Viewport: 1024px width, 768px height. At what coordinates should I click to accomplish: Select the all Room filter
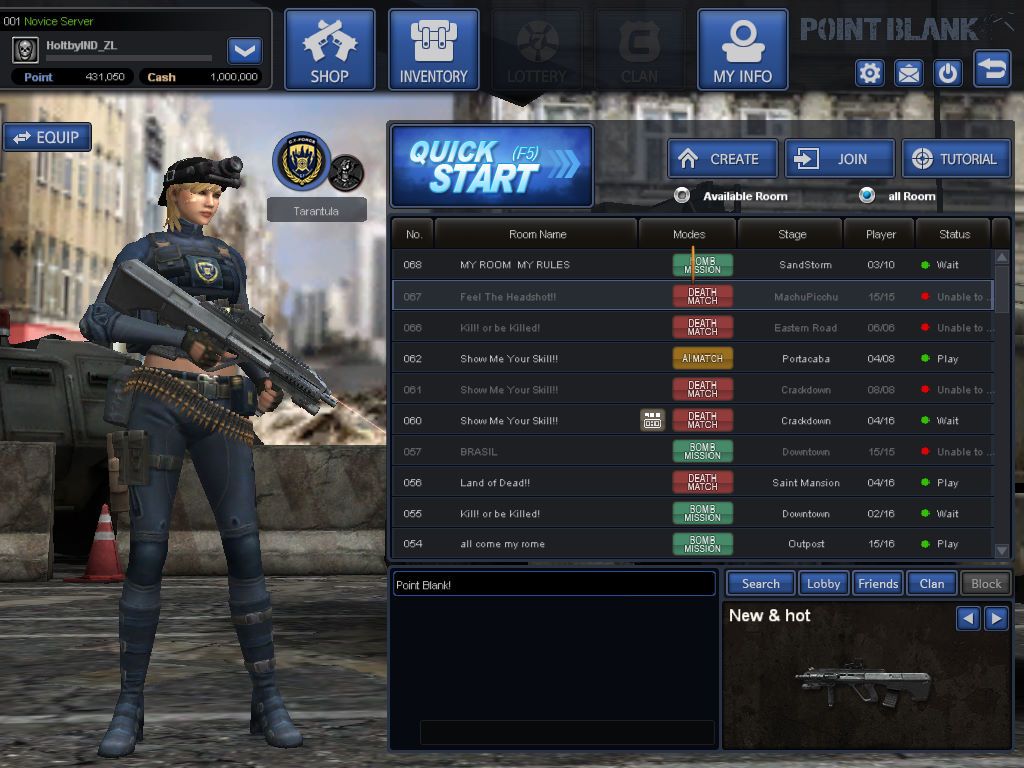click(x=867, y=196)
